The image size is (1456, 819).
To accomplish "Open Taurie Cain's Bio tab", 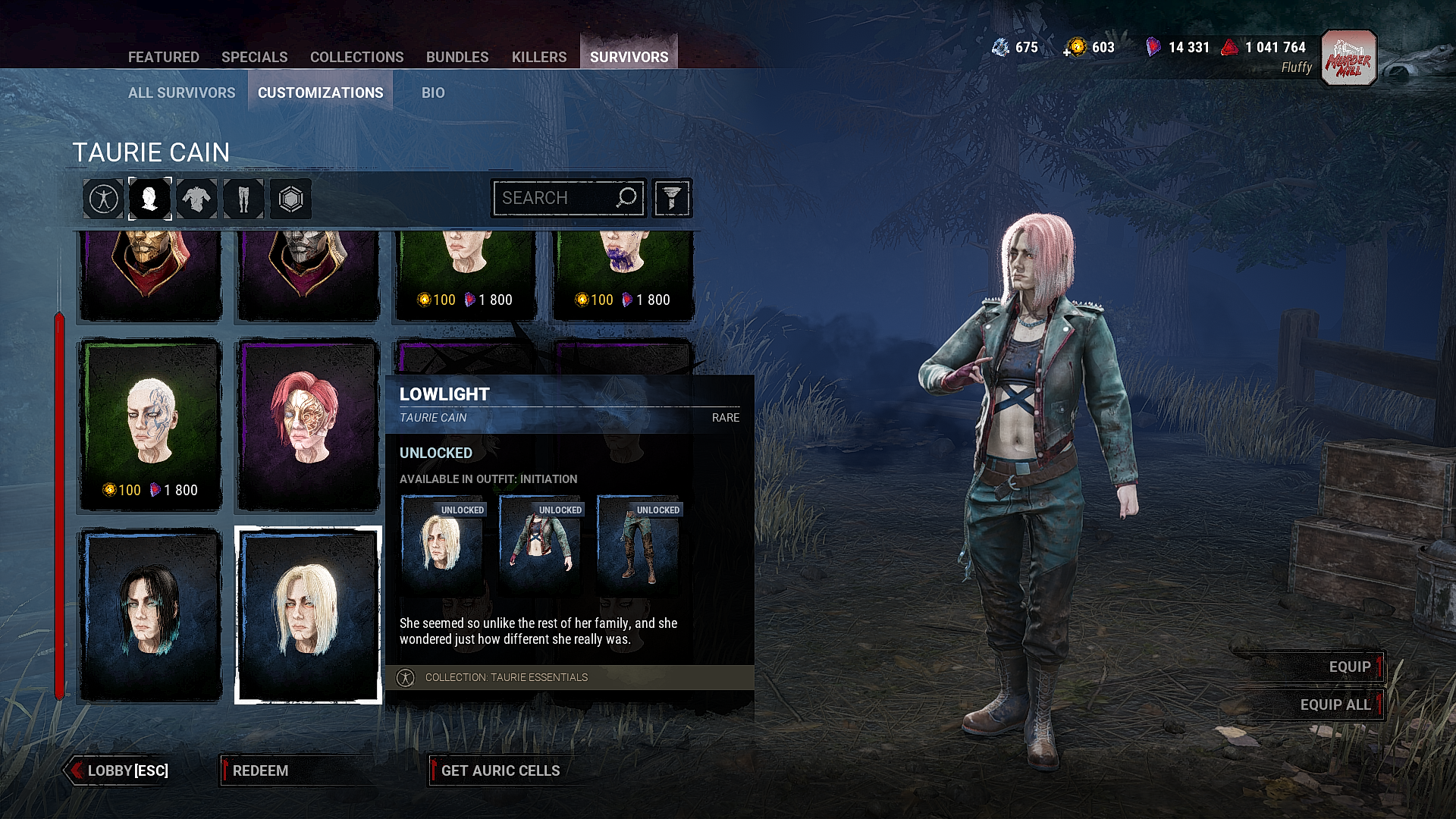I will 432,93.
